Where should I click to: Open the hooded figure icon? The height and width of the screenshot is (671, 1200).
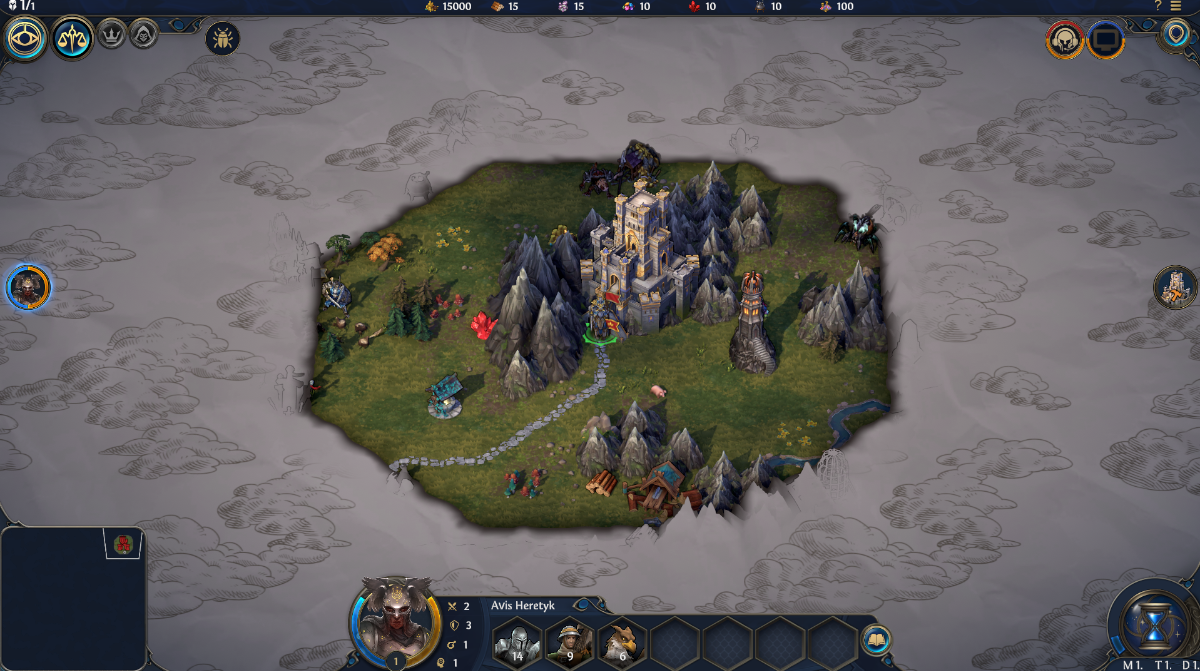pyautogui.click(x=143, y=39)
